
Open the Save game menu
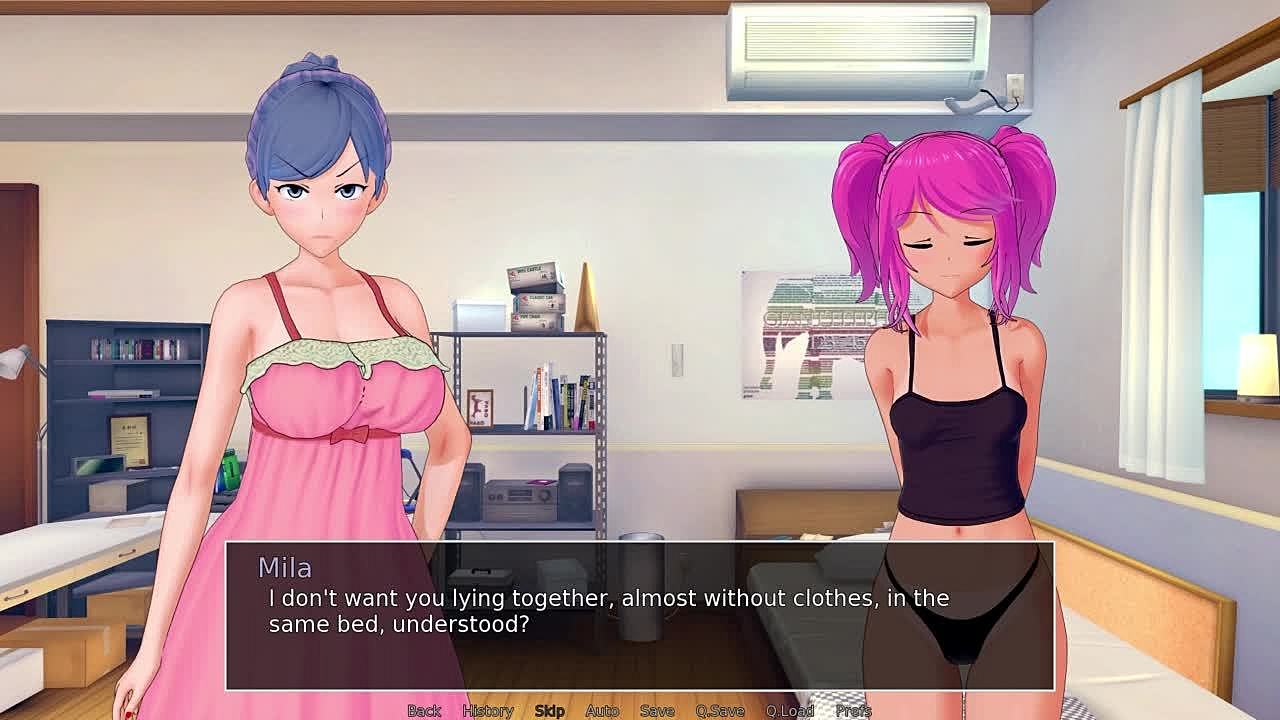pos(657,711)
